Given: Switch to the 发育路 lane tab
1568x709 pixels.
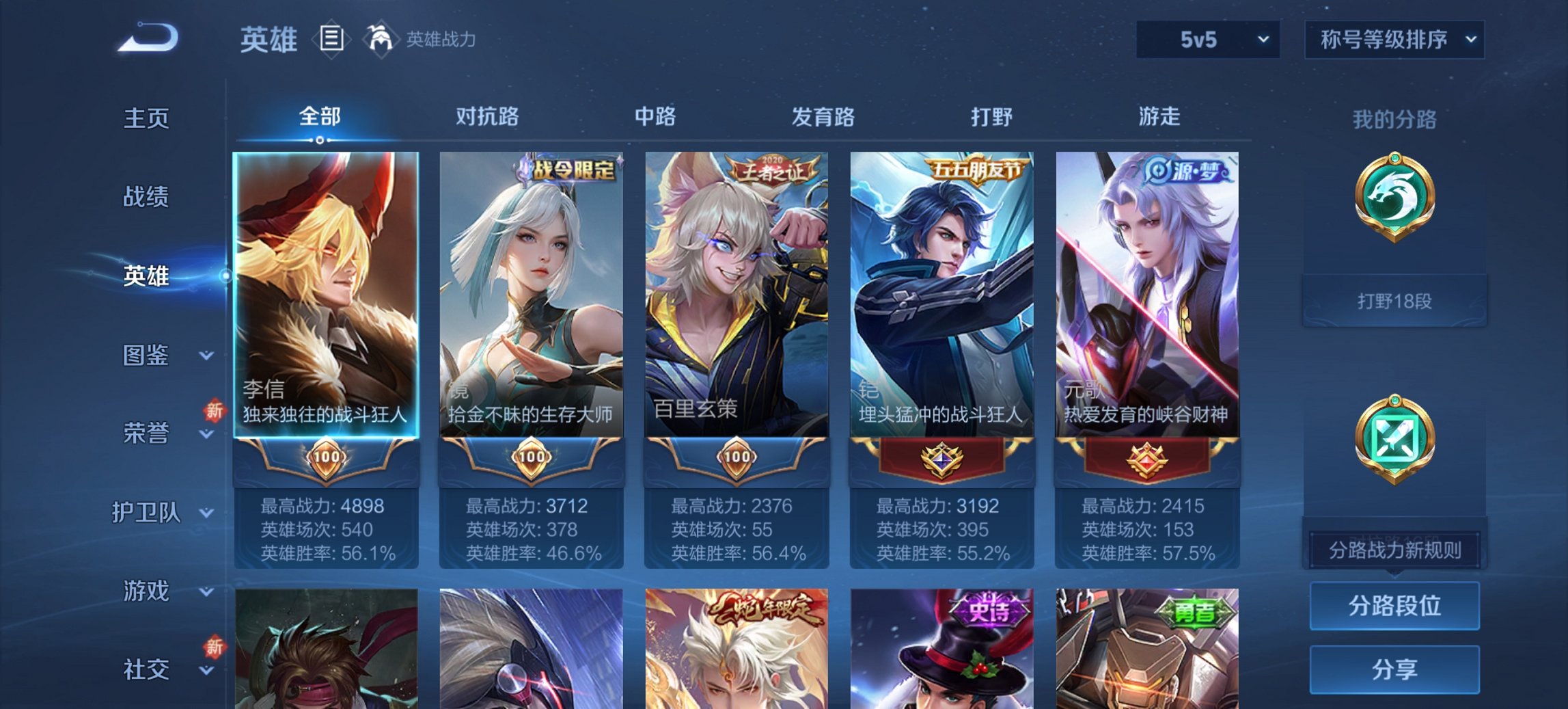Looking at the screenshot, I should 823,117.
